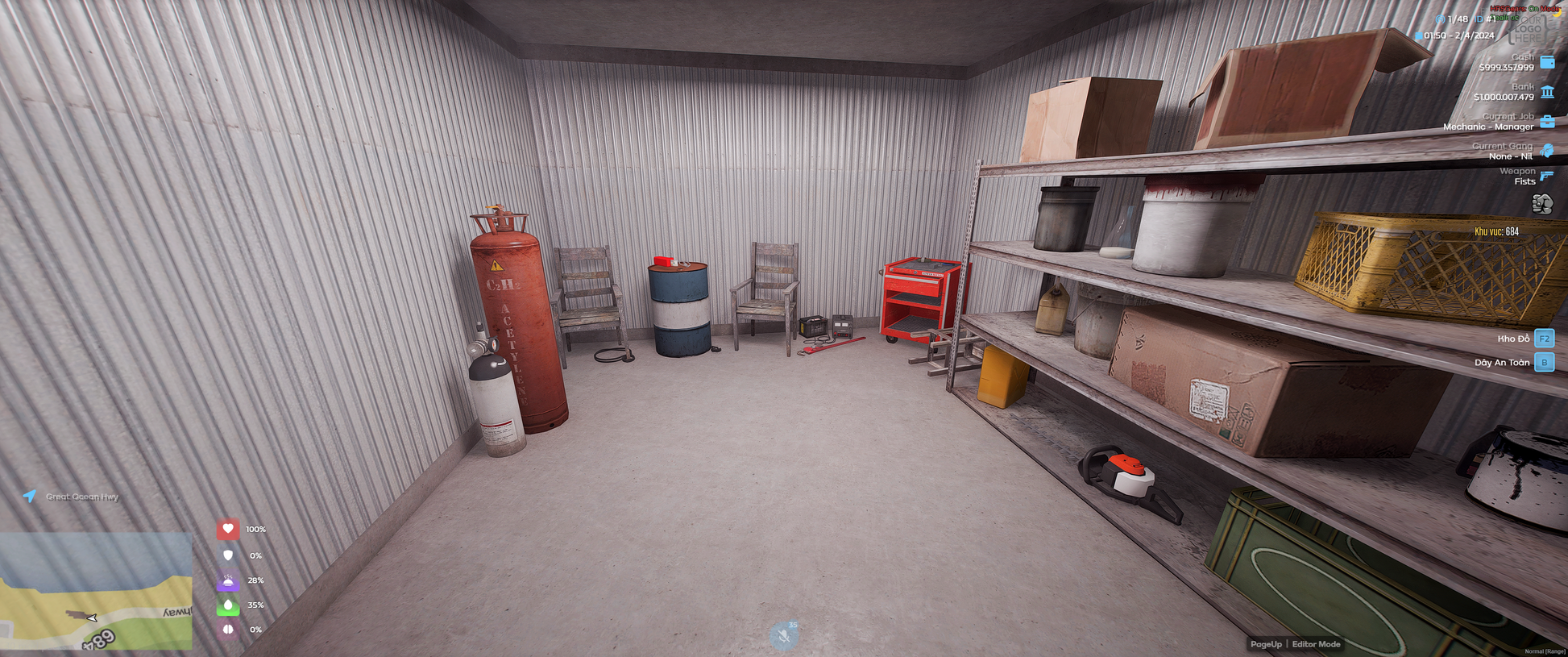Select the red heart health icon

pos(228,529)
